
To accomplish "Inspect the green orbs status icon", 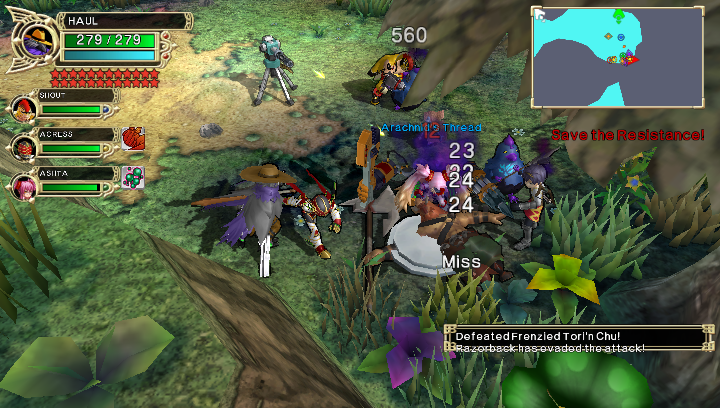I will click(133, 177).
